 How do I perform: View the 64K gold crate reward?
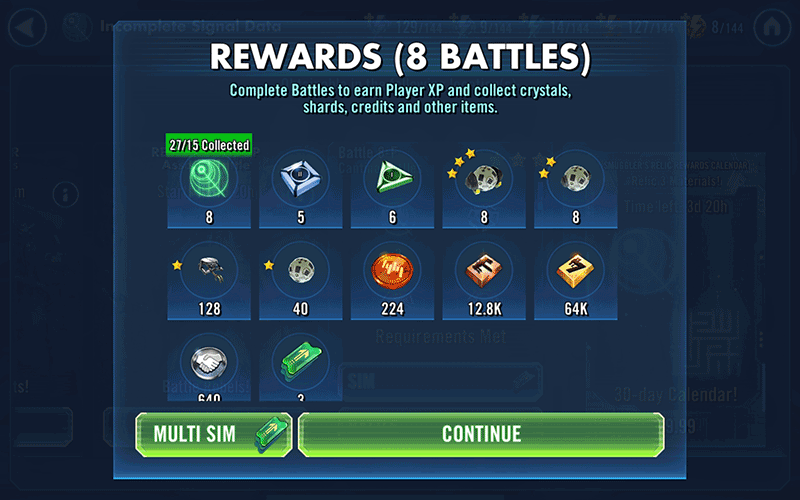pyautogui.click(x=576, y=269)
